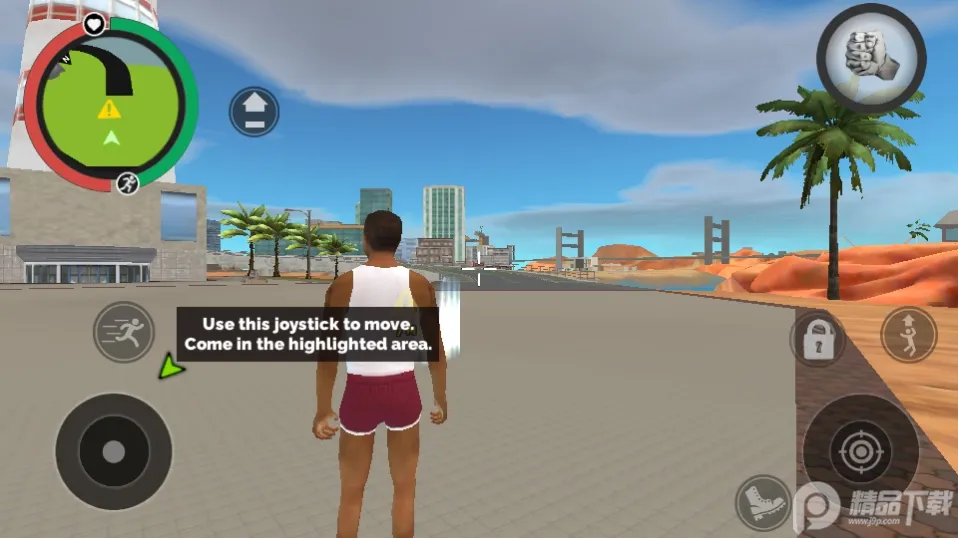Tap the upward arrow eject button
958x538 pixels.
click(254, 111)
